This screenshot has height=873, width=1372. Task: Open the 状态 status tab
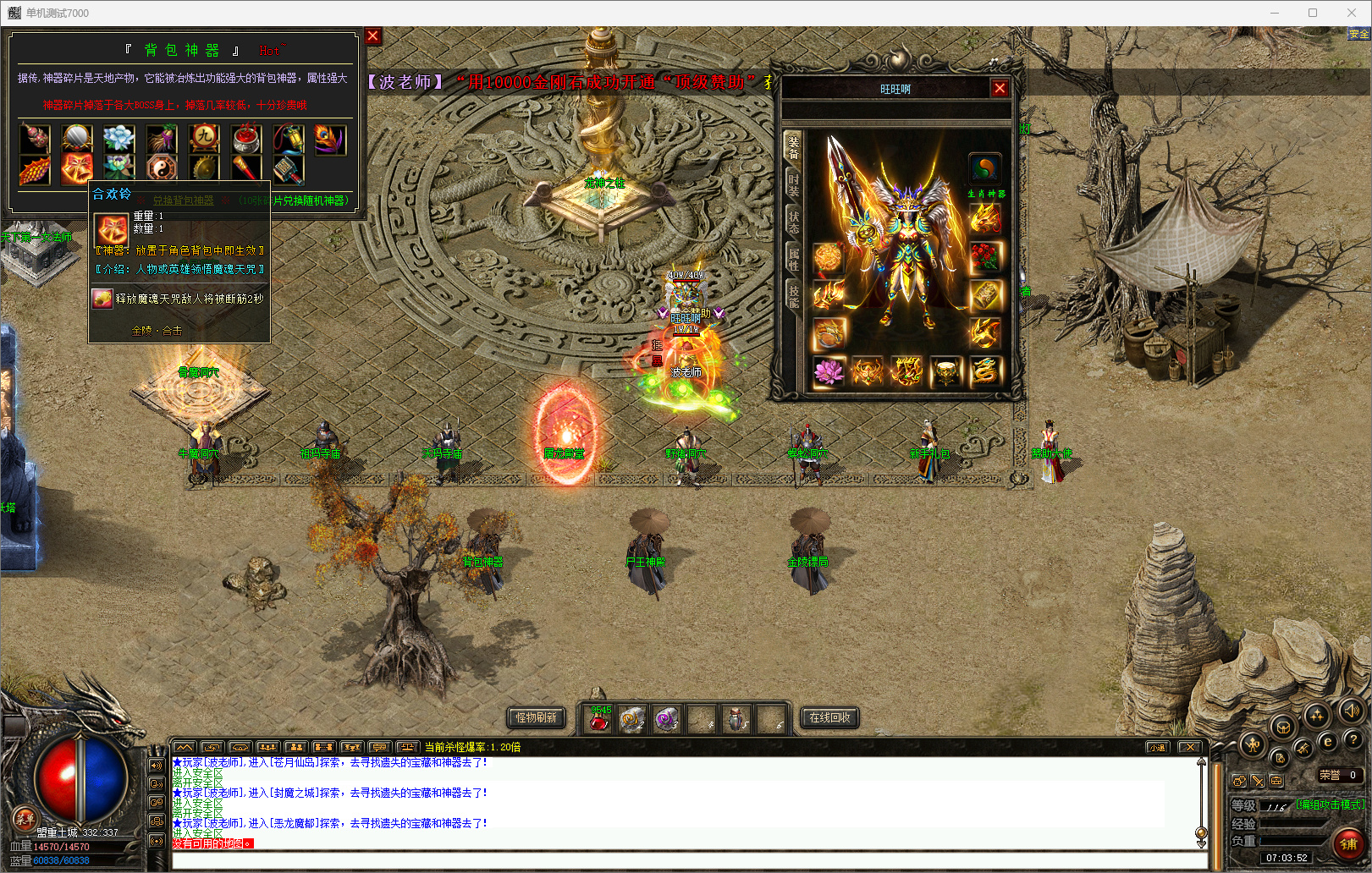[x=793, y=222]
